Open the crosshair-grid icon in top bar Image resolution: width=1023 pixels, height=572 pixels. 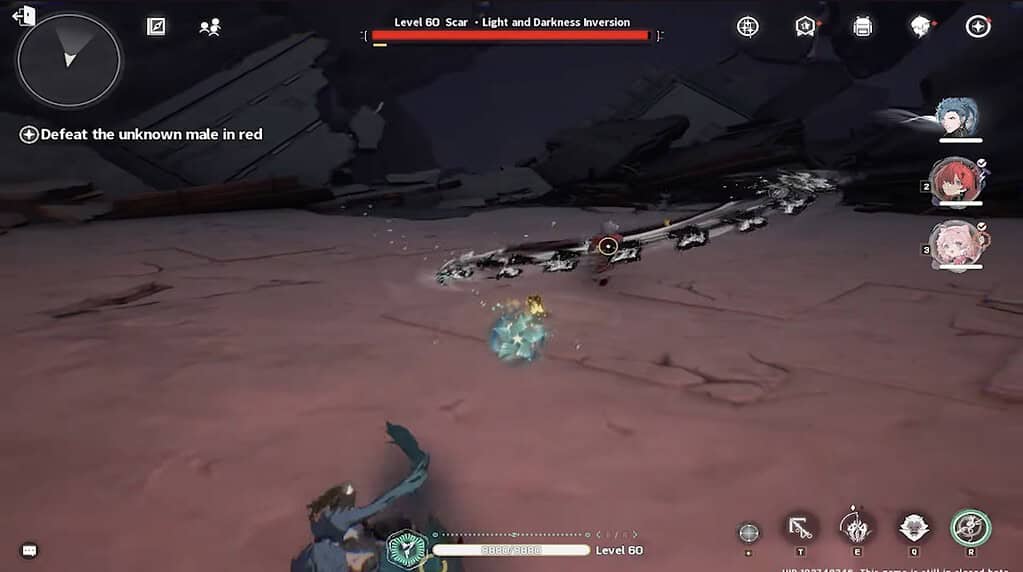747,27
